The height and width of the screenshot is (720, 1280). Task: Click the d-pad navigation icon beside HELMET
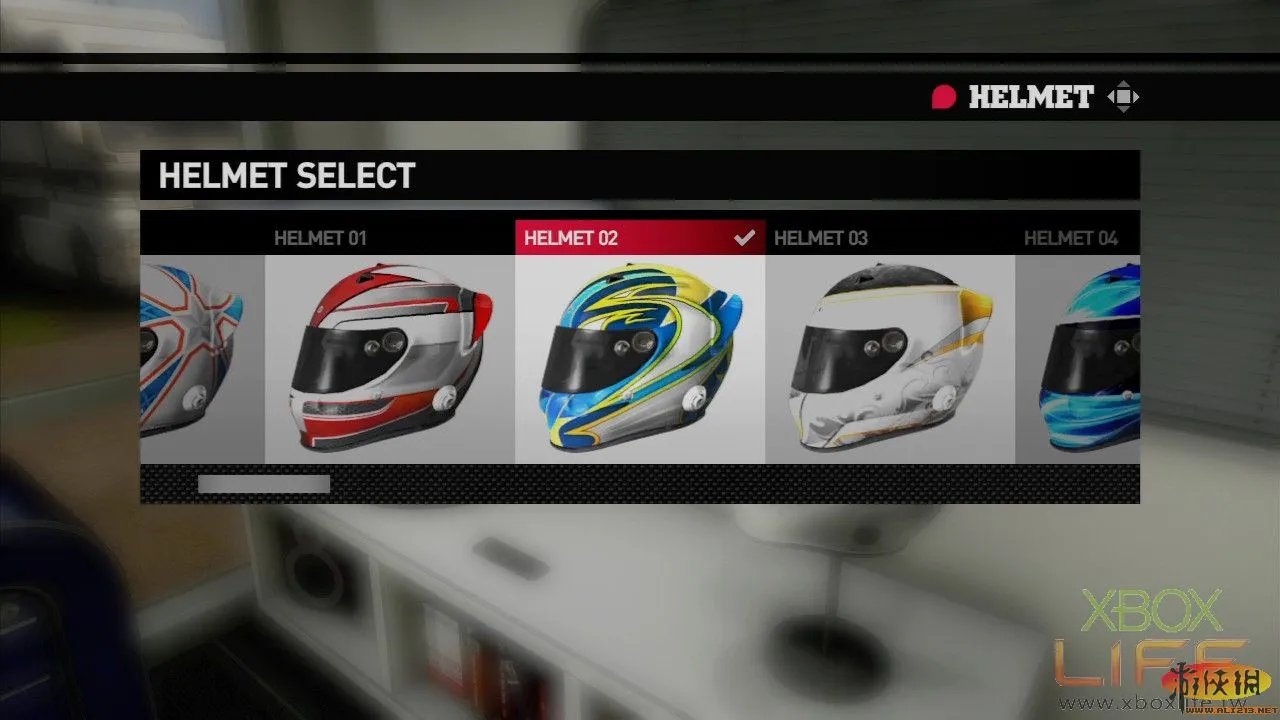pos(1124,96)
